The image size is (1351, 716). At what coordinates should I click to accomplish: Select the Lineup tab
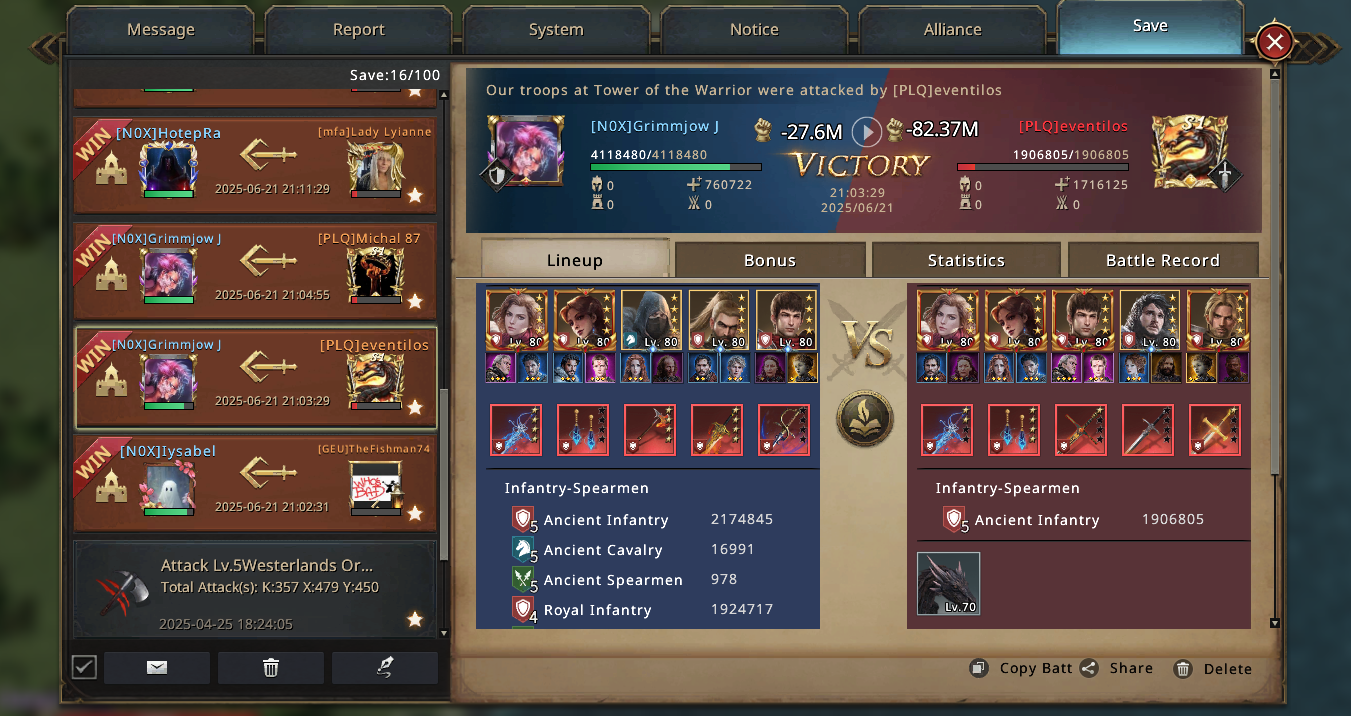pyautogui.click(x=574, y=260)
